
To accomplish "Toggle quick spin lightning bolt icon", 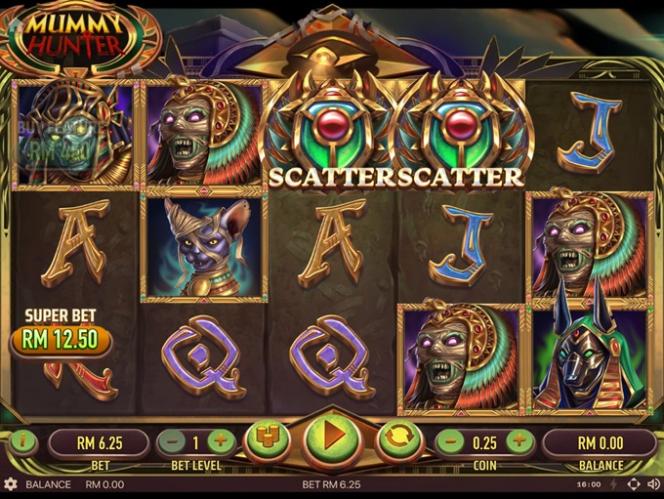I will coord(615,485).
